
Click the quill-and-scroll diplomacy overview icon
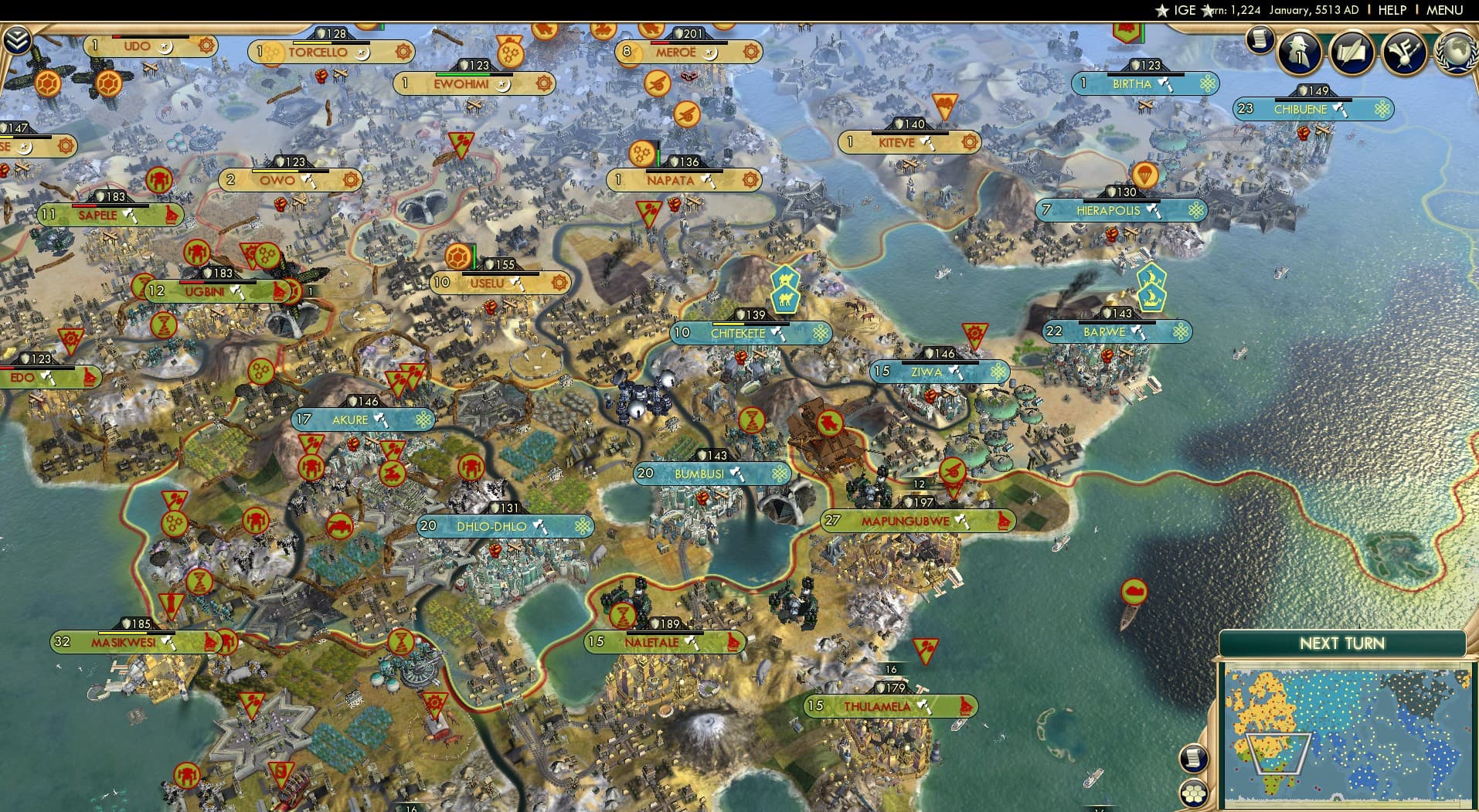pos(1351,53)
